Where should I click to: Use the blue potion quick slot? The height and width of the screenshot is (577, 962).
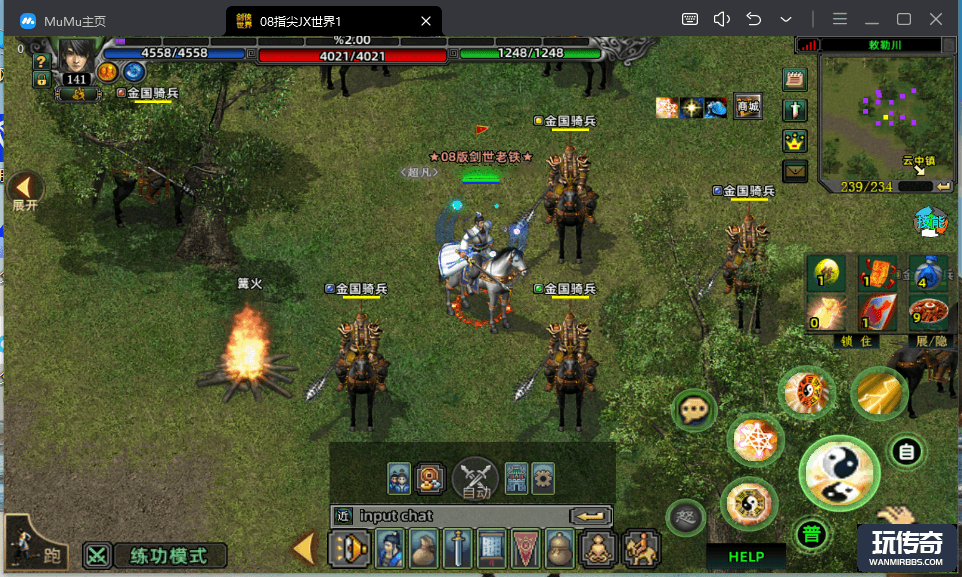[929, 272]
